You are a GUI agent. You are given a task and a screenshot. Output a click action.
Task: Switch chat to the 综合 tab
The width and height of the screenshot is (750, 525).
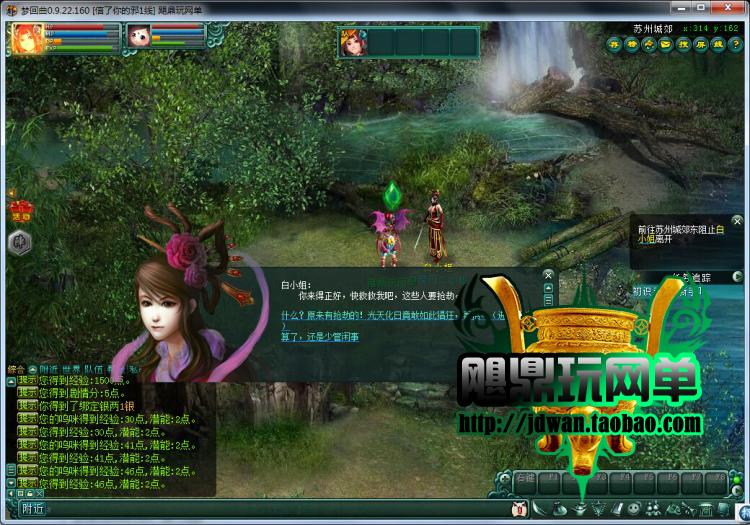16,369
